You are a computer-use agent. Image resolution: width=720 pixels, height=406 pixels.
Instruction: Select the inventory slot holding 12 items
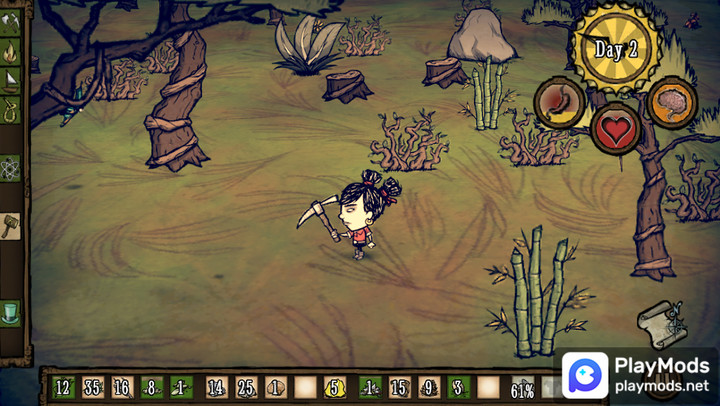63,386
